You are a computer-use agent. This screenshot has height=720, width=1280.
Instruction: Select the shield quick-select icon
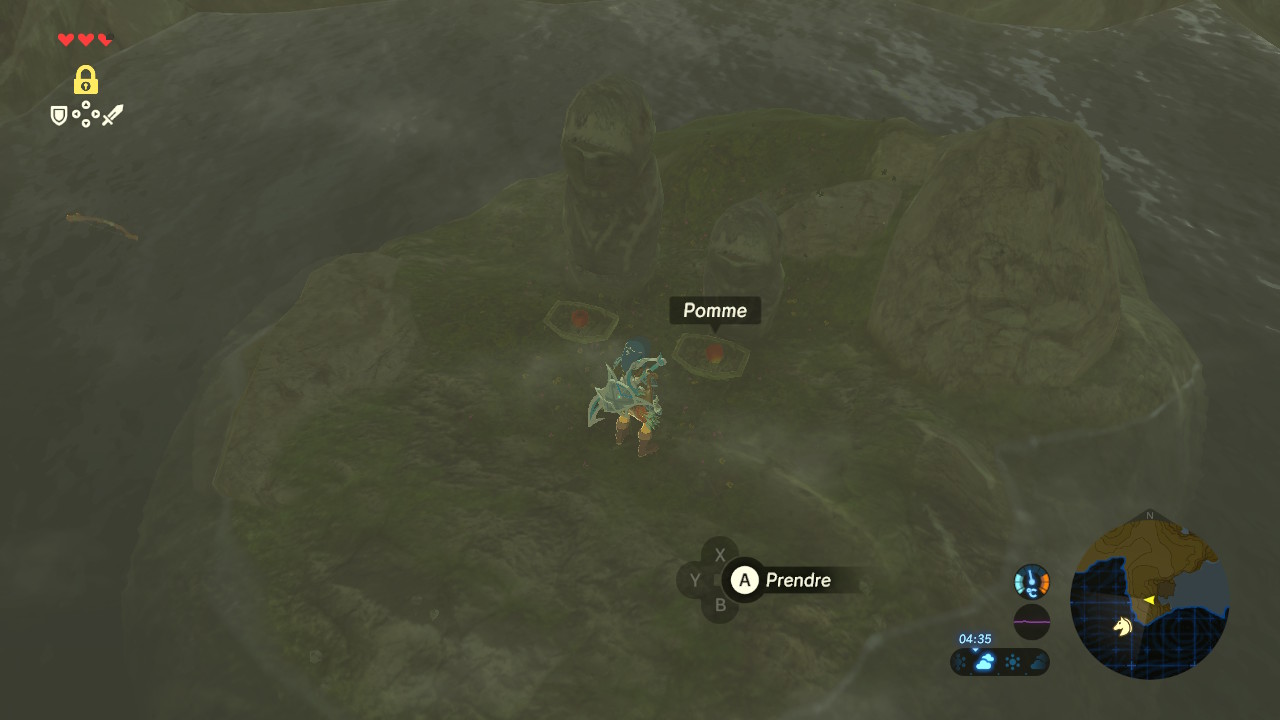click(x=59, y=116)
